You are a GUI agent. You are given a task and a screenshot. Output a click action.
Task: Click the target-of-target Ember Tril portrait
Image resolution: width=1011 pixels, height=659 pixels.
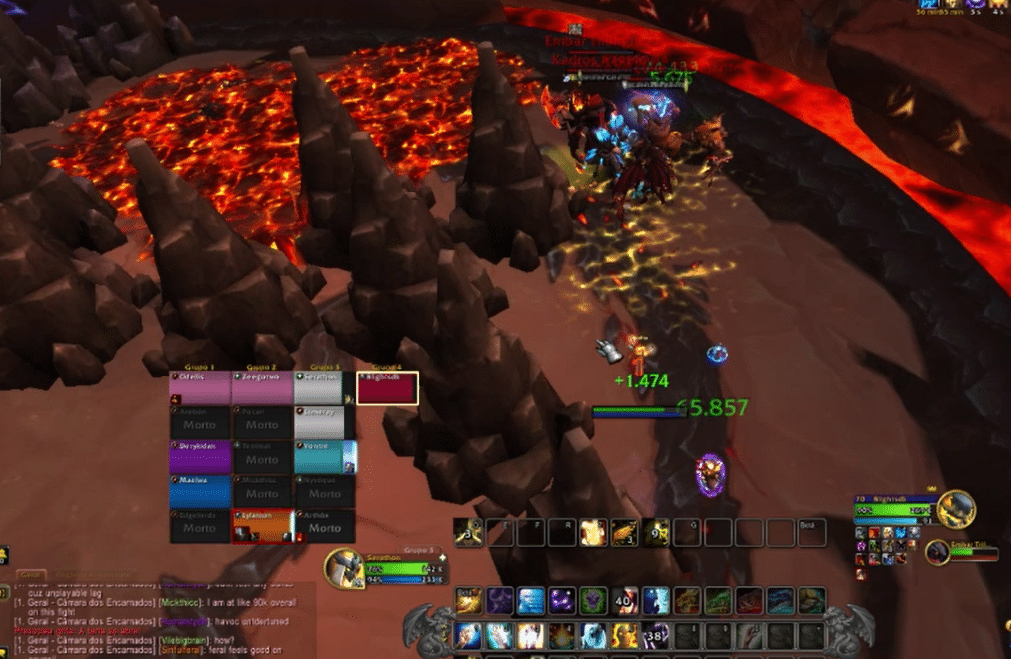(x=938, y=553)
